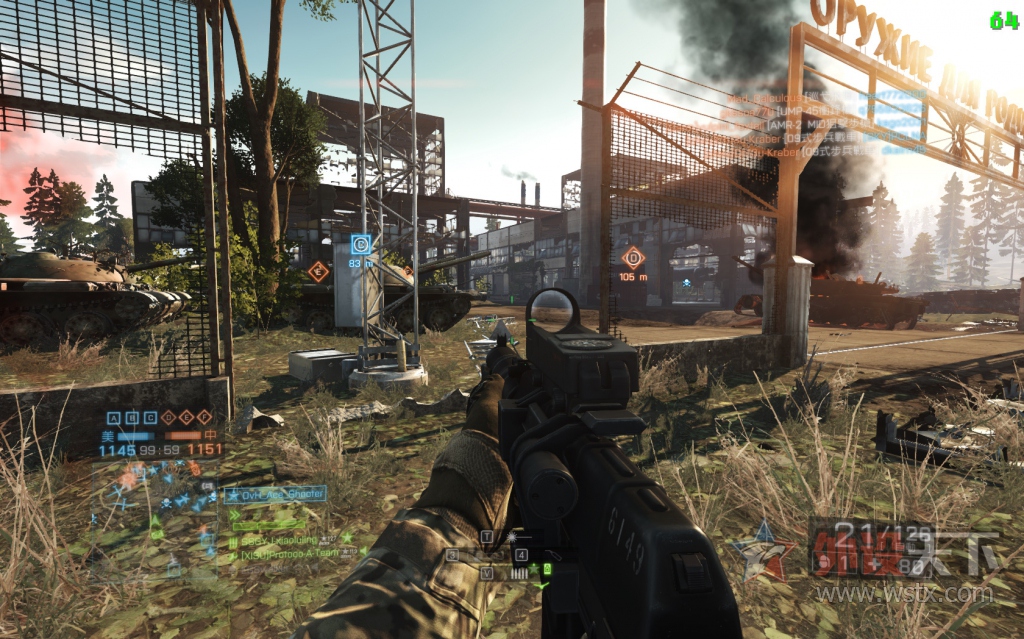Choose squad member SSGY-Lxiaoluiing in the list
Image resolution: width=1024 pixels, height=639 pixels.
[285, 539]
